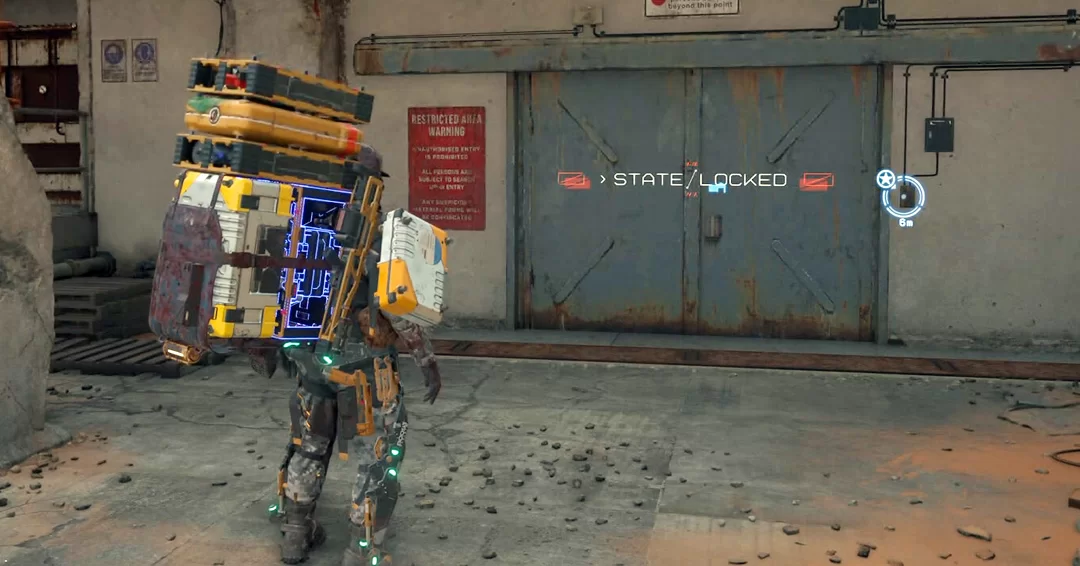The image size is (1080, 566).
Task: Select the circular objective marker with star
Action: tap(903, 195)
